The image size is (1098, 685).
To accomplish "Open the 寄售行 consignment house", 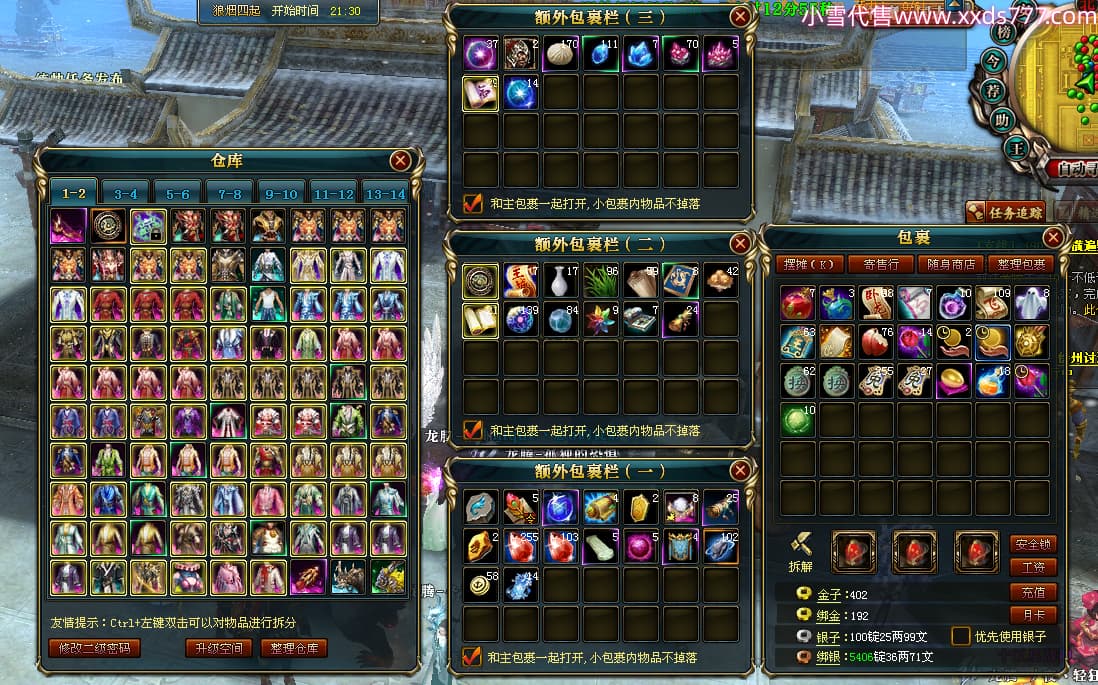I will click(x=880, y=264).
